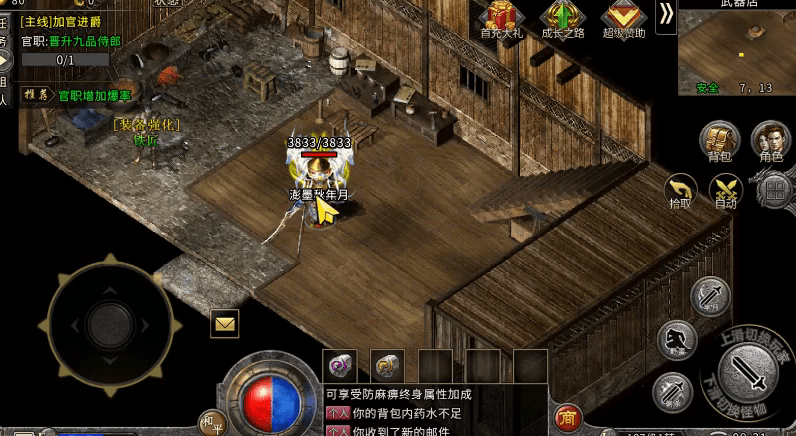Use the golden swirl scroll in the hotbar

pos(387,364)
